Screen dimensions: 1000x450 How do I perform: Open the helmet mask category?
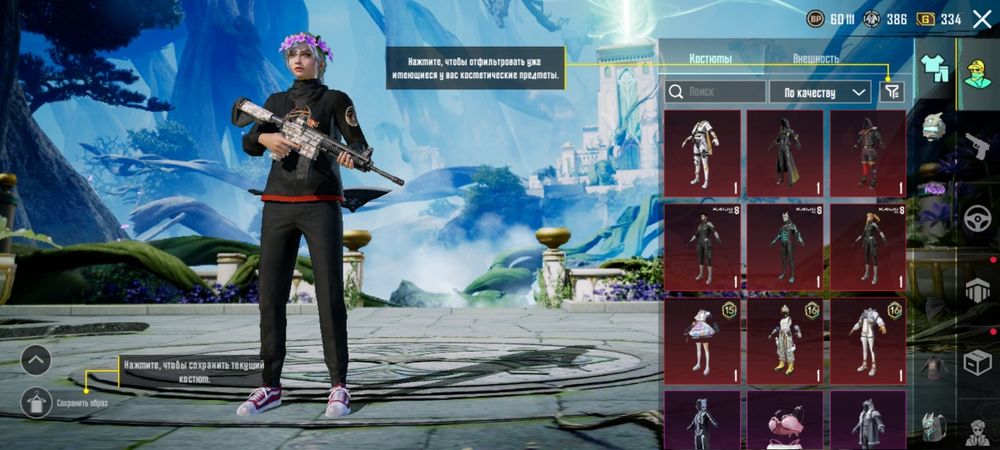point(934,126)
